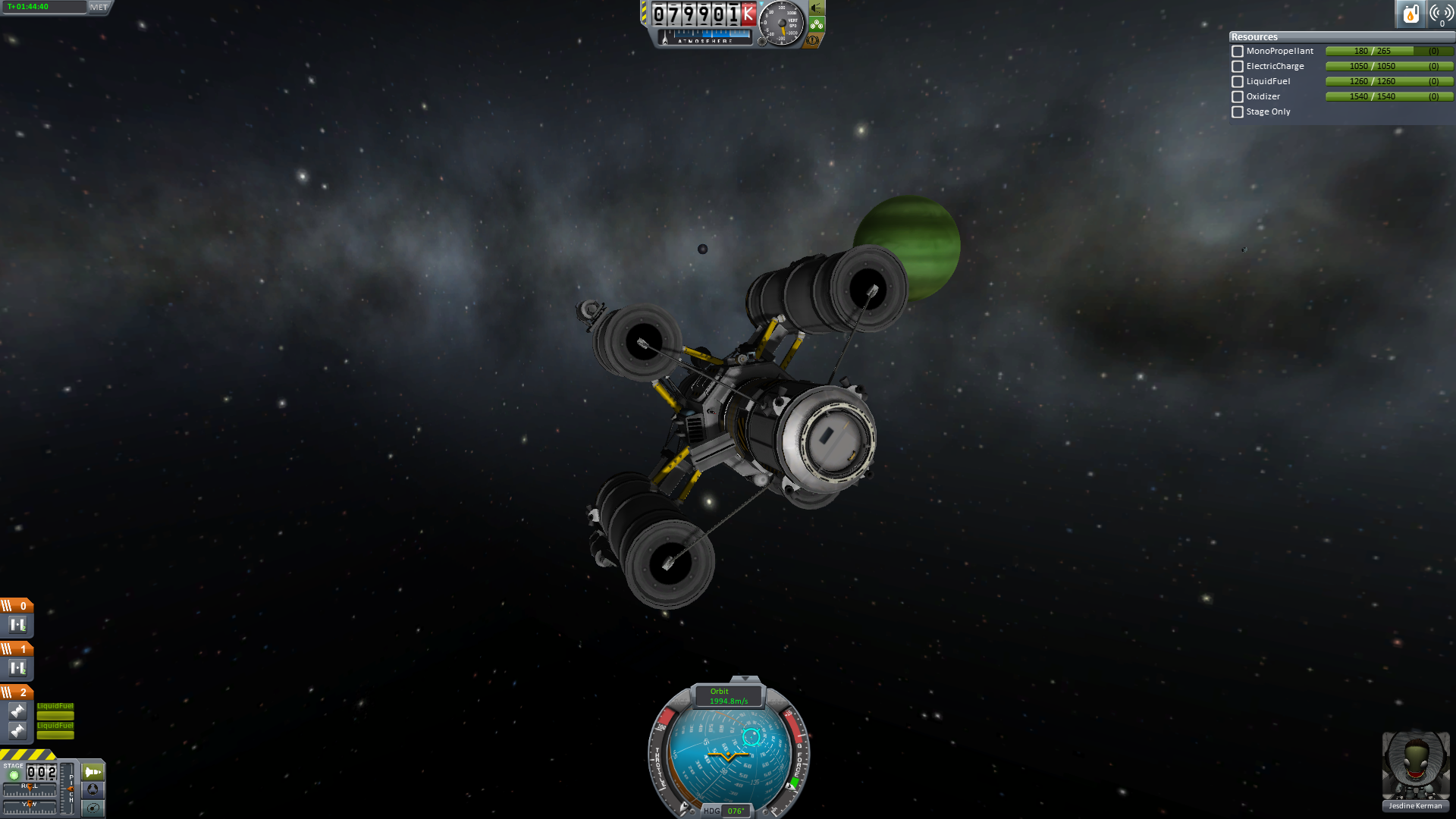Open the resources panel fuel-can icon
This screenshot has width=1456, height=819.
click(x=1410, y=14)
